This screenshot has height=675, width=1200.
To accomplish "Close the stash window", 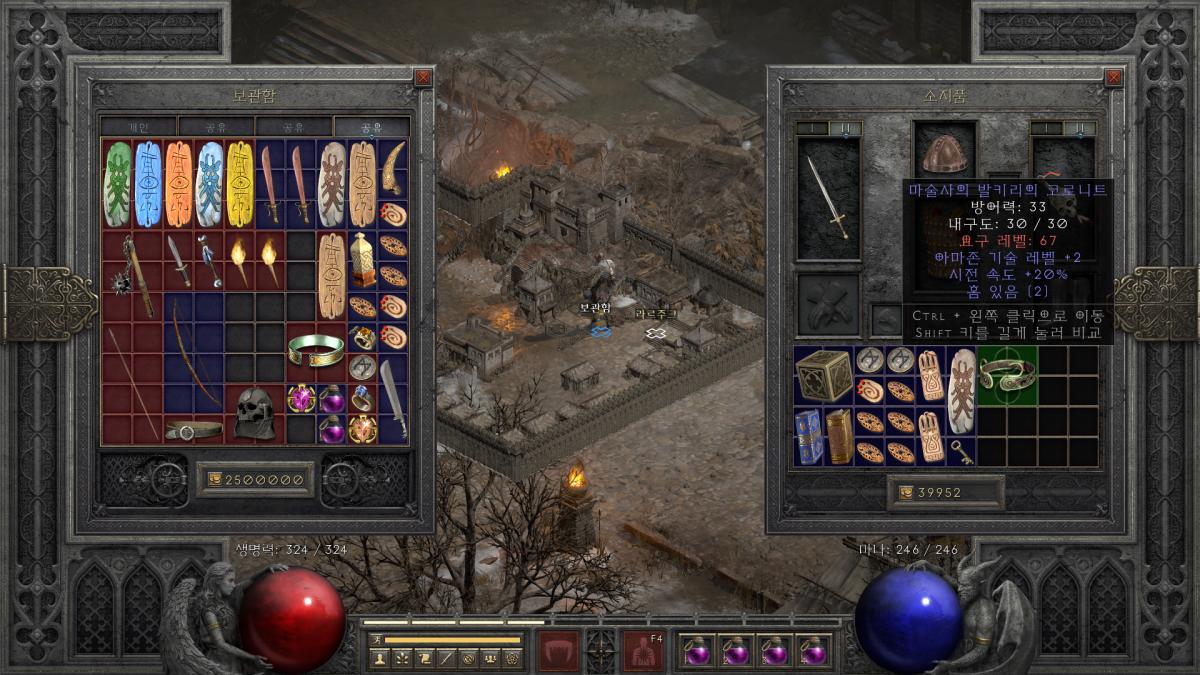I will tap(423, 77).
